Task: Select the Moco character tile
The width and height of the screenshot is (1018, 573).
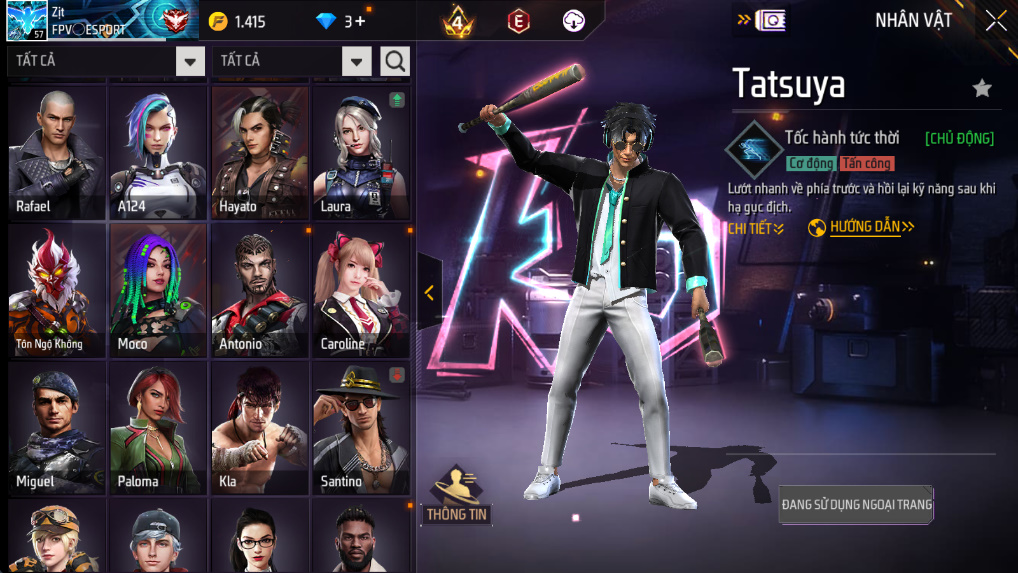Action: coord(158,290)
